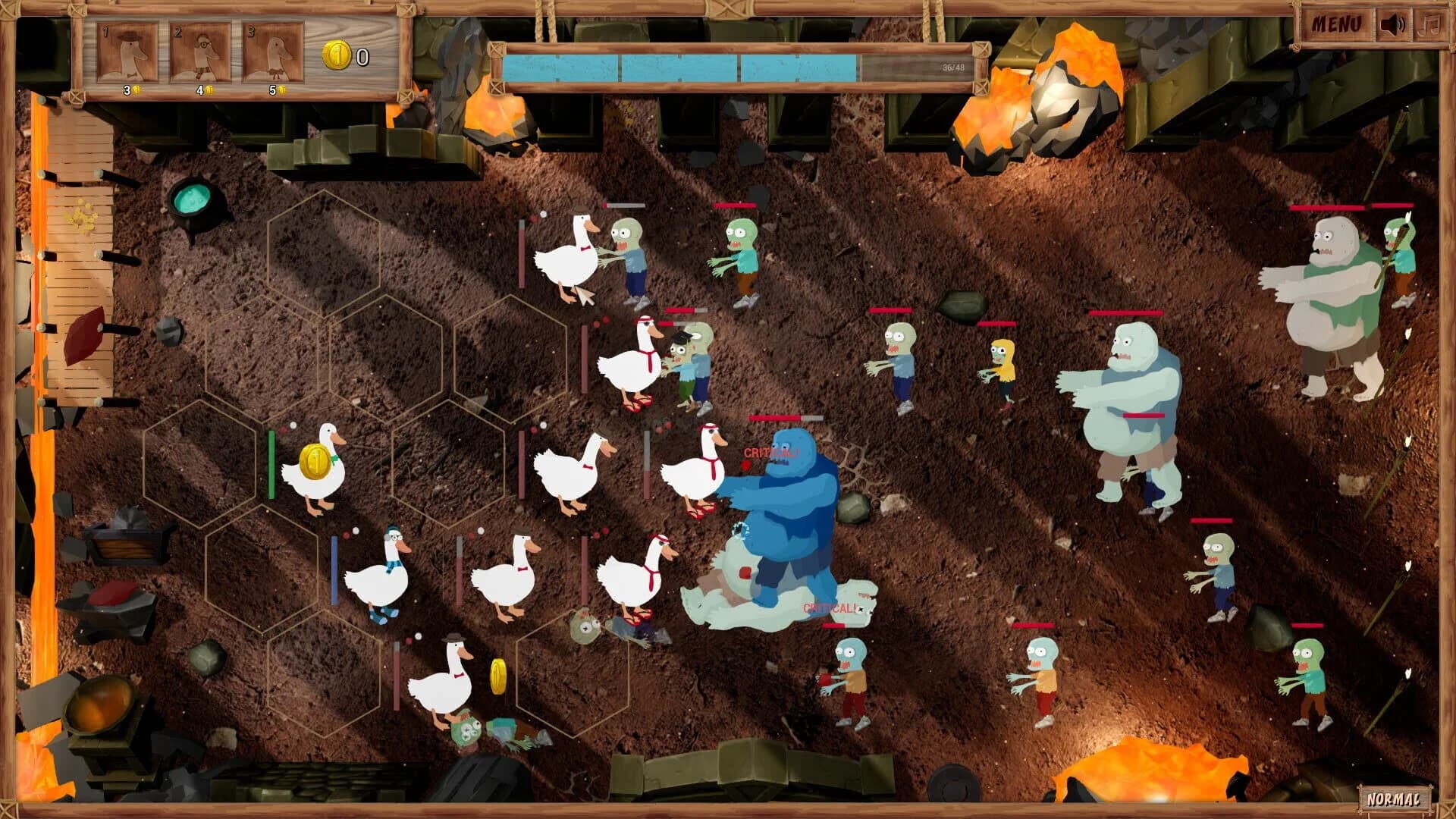1456x819 pixels.
Task: Select the hat-wearing goose unit card
Action: pyautogui.click(x=127, y=53)
